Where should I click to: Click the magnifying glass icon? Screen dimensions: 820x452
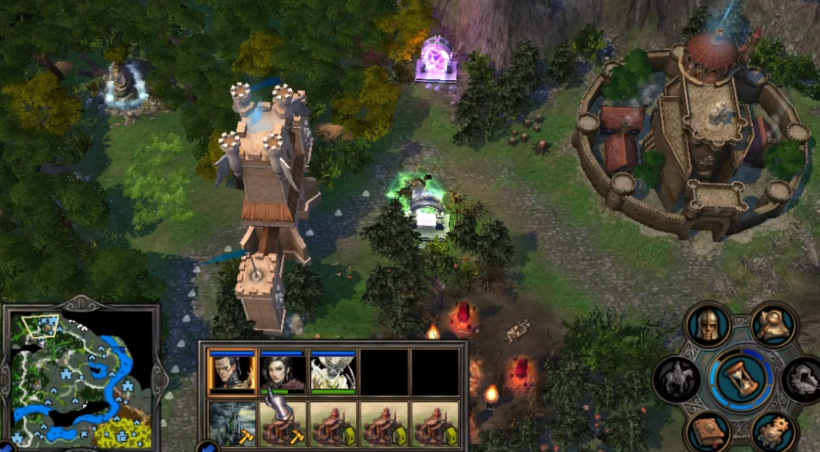coord(773,323)
